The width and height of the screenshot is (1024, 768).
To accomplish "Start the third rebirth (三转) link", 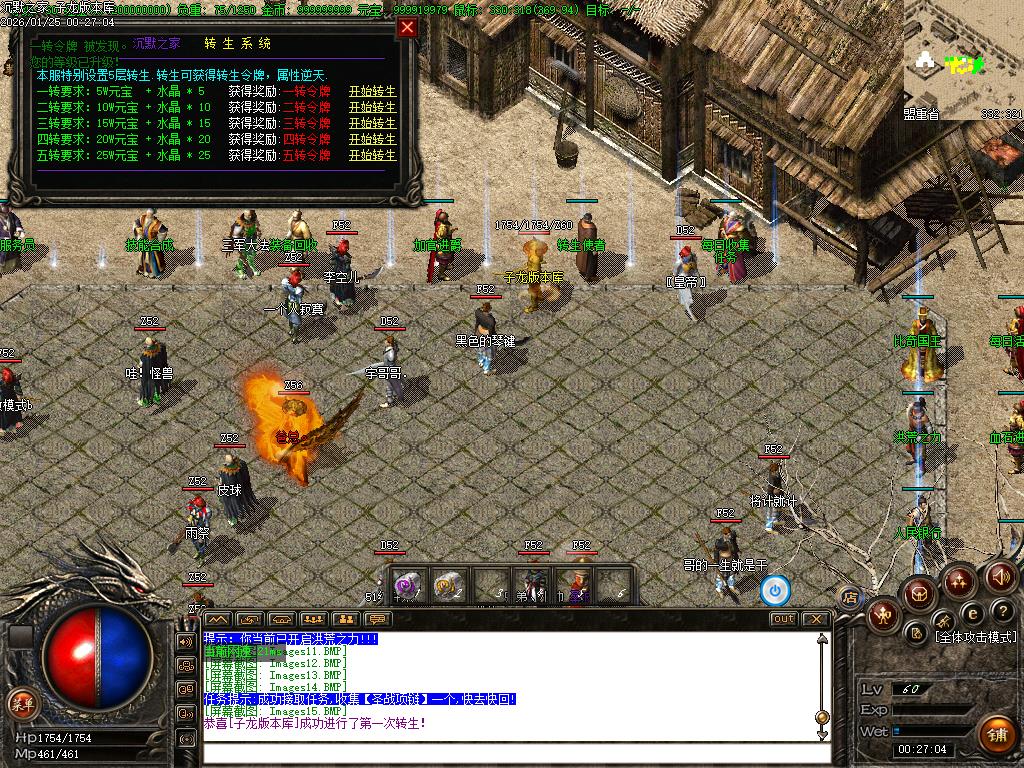I will point(372,124).
